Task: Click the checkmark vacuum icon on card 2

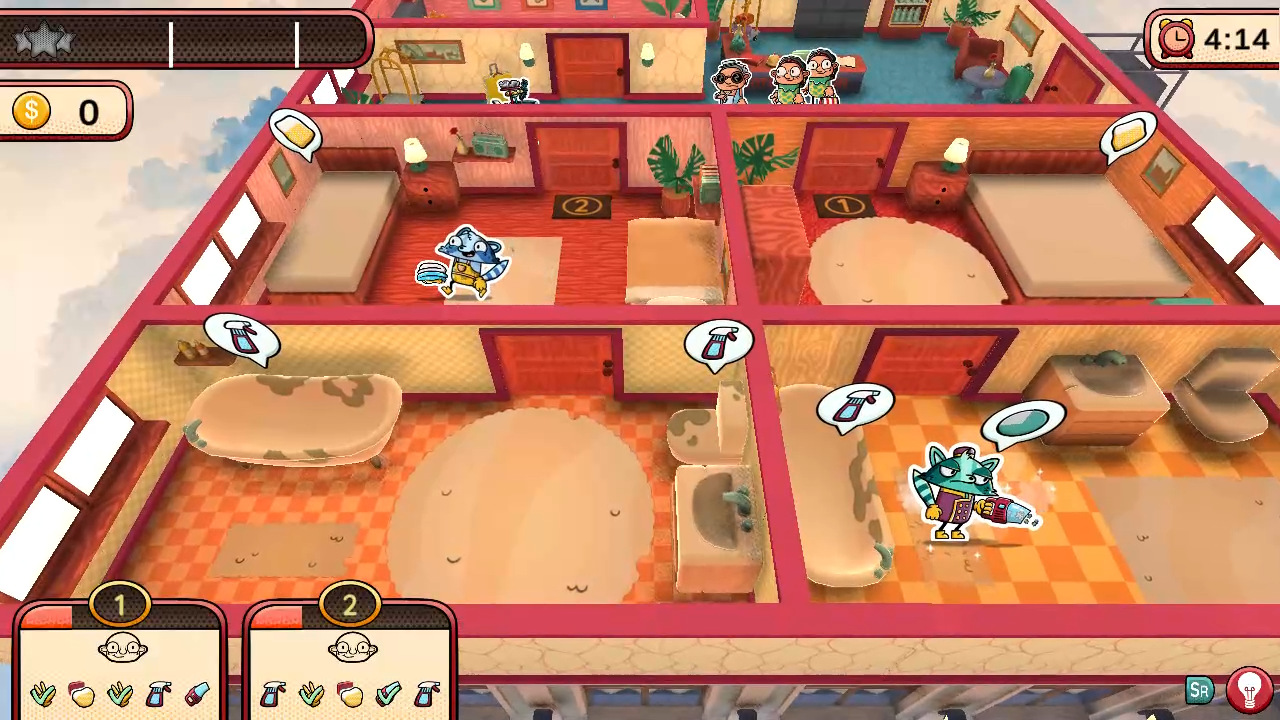Action: coord(388,693)
